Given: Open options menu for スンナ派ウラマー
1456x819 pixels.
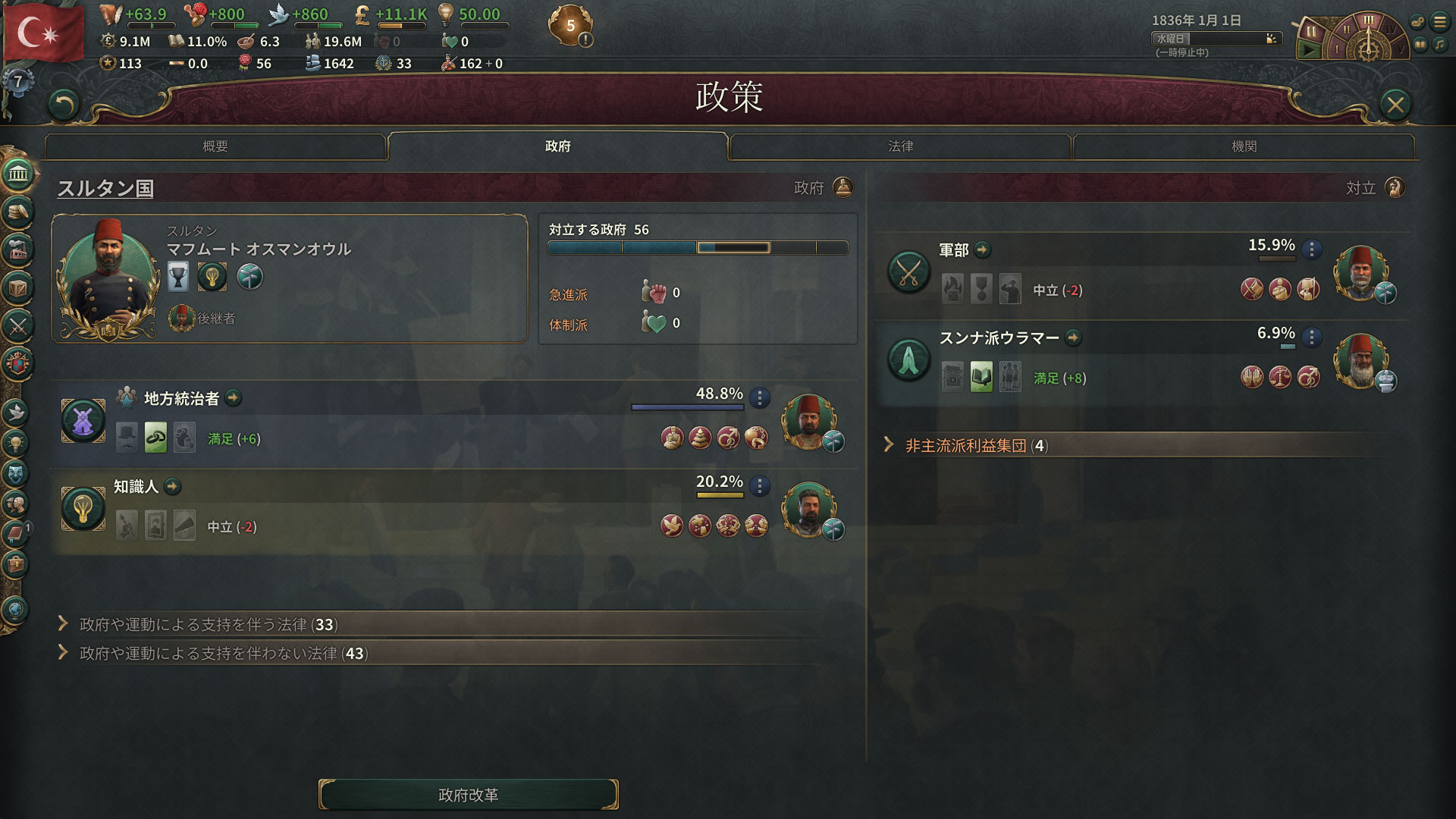Looking at the screenshot, I should pos(1312,337).
